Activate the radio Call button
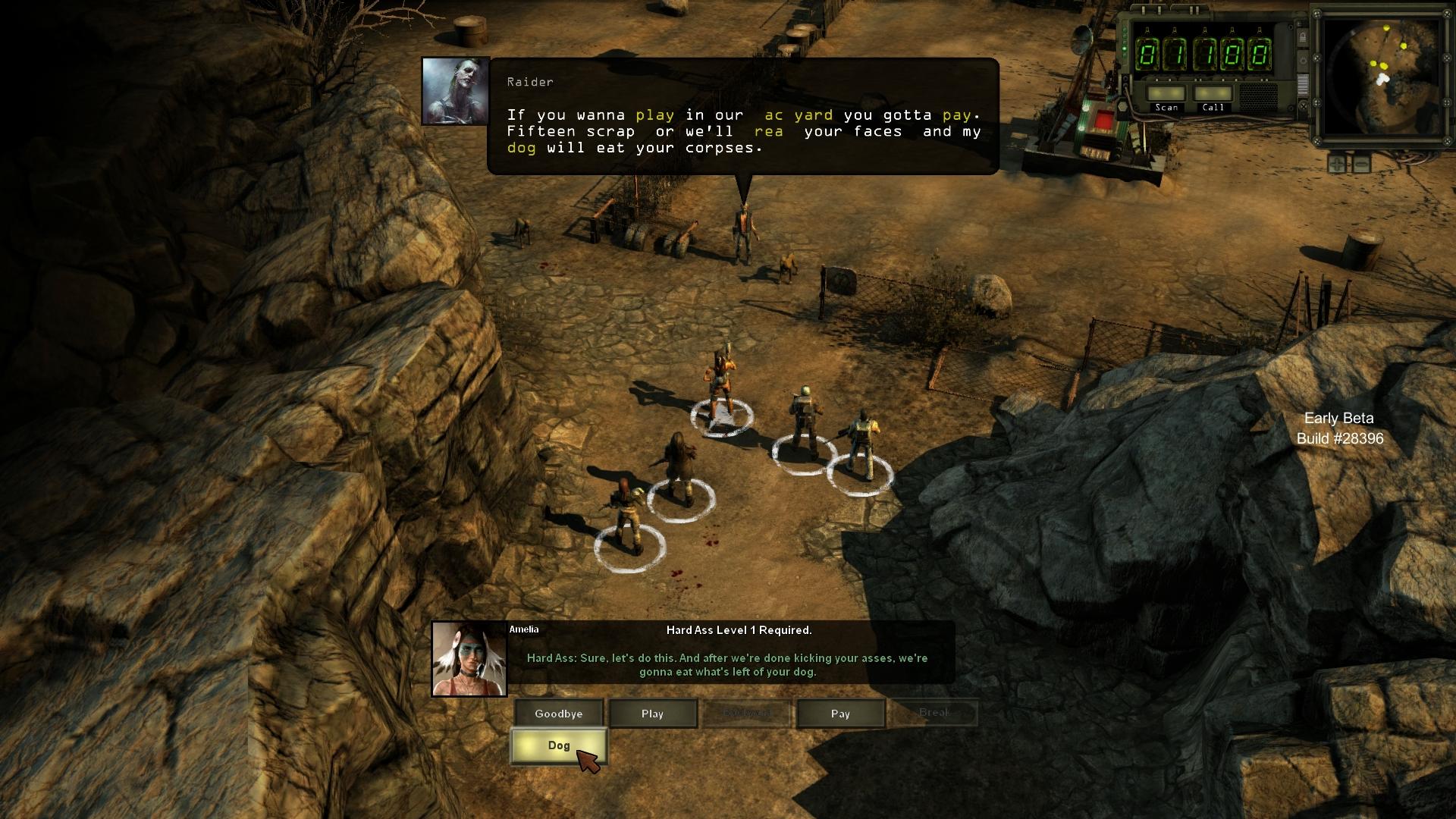Image resolution: width=1456 pixels, height=819 pixels. tap(1213, 96)
